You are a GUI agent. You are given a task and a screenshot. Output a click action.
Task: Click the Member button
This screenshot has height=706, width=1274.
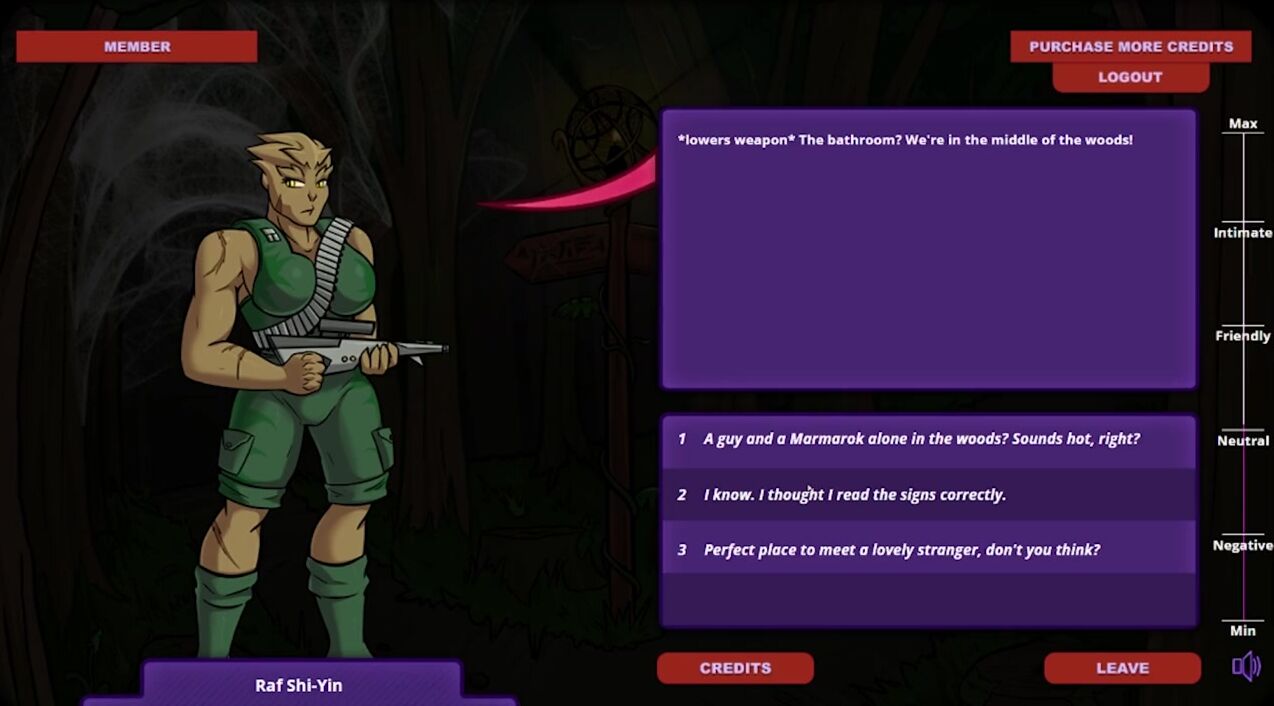point(137,46)
